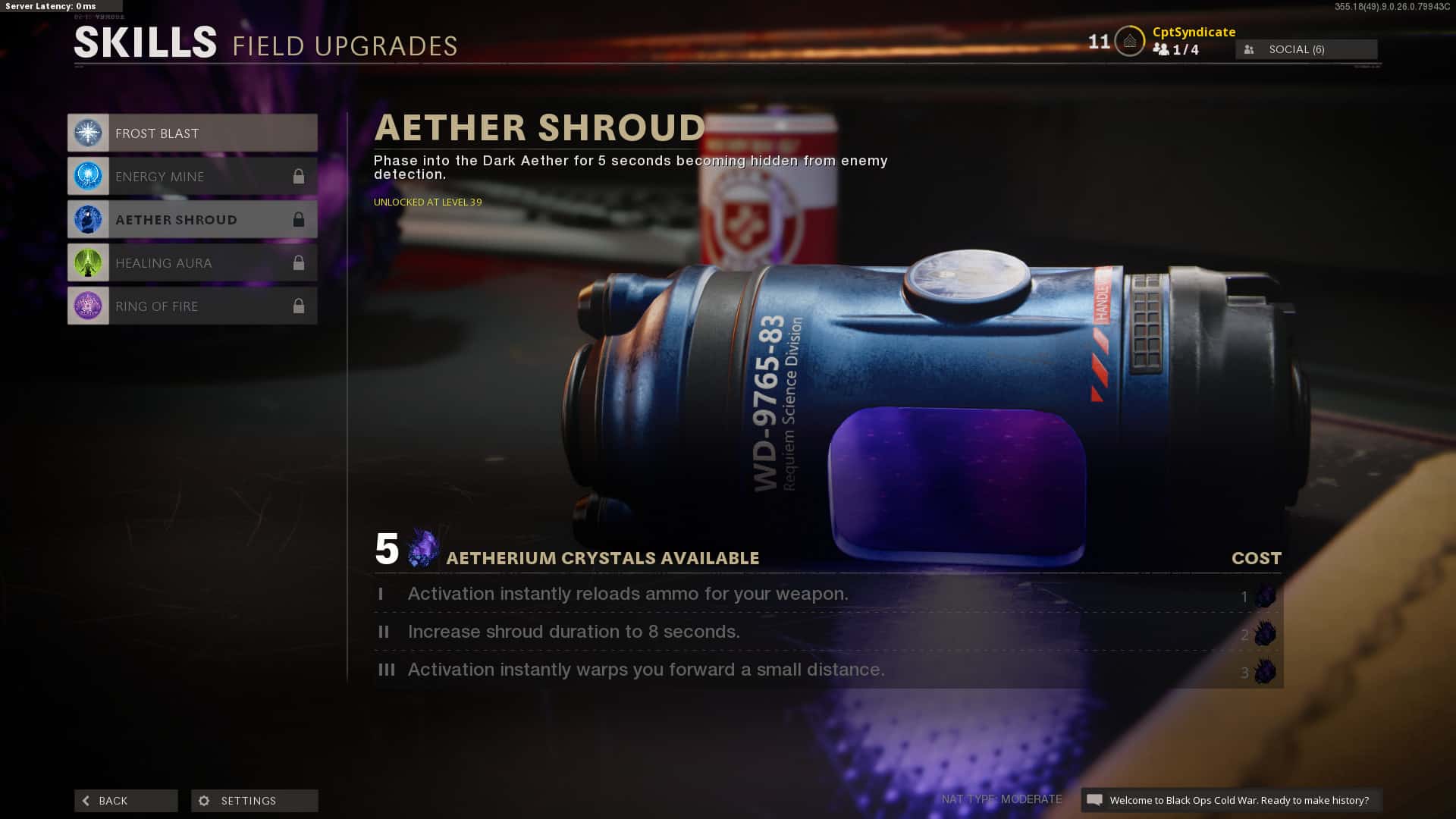Choose the locked Energy Mine upgrade
Viewport: 1456px width, 819px height.
[x=192, y=177]
